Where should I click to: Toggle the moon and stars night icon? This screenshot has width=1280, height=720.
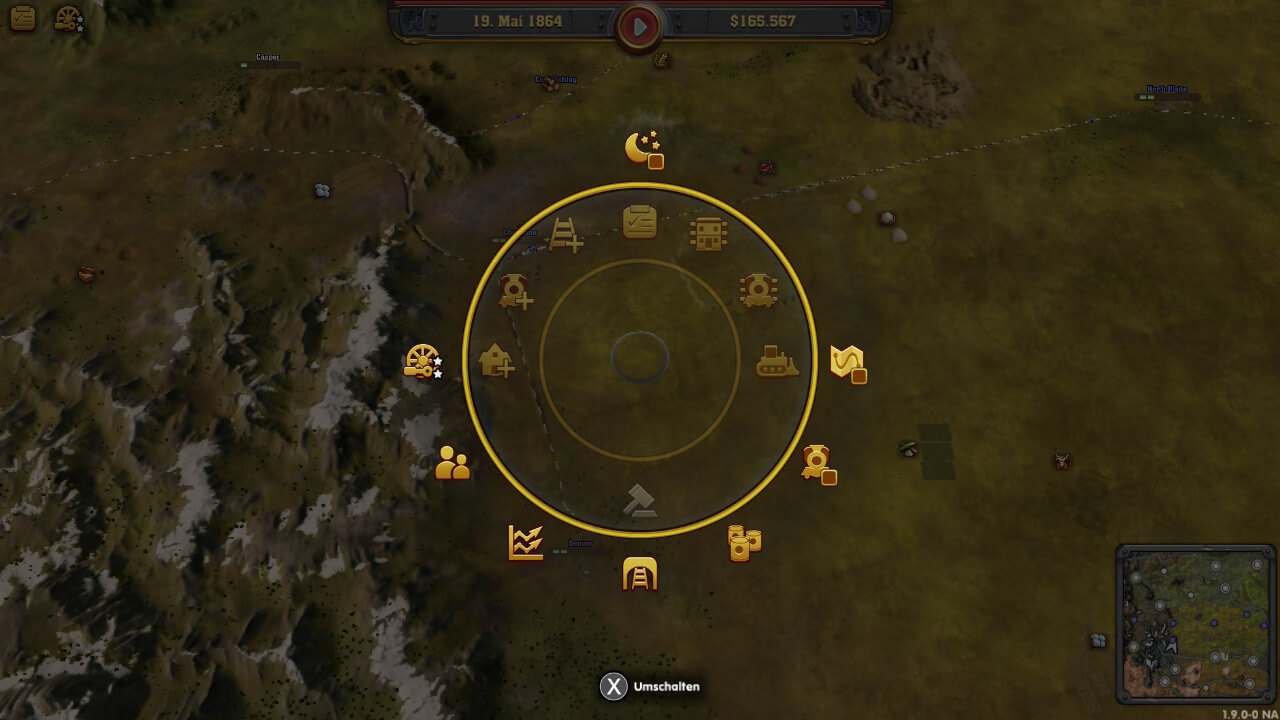point(643,149)
